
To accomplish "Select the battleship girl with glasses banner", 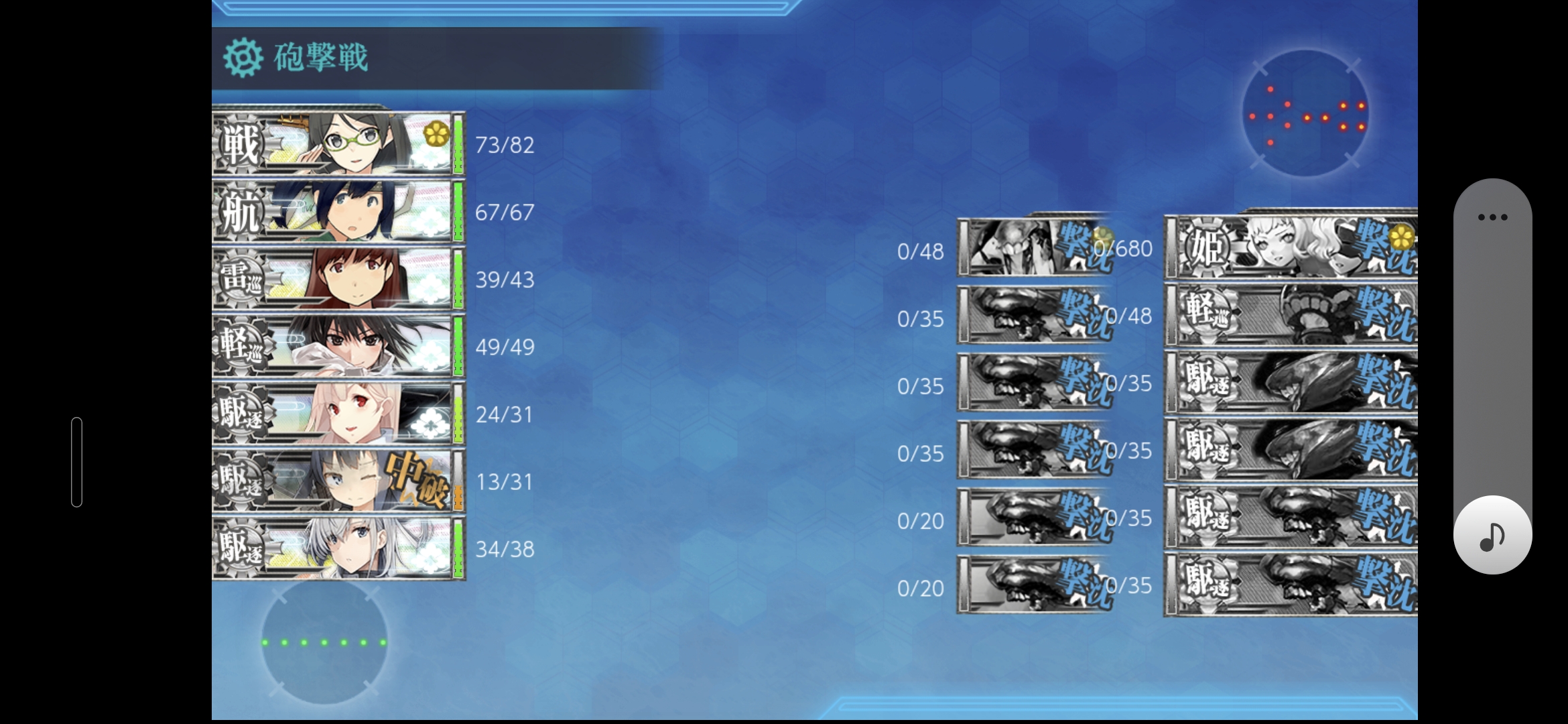I will [338, 144].
